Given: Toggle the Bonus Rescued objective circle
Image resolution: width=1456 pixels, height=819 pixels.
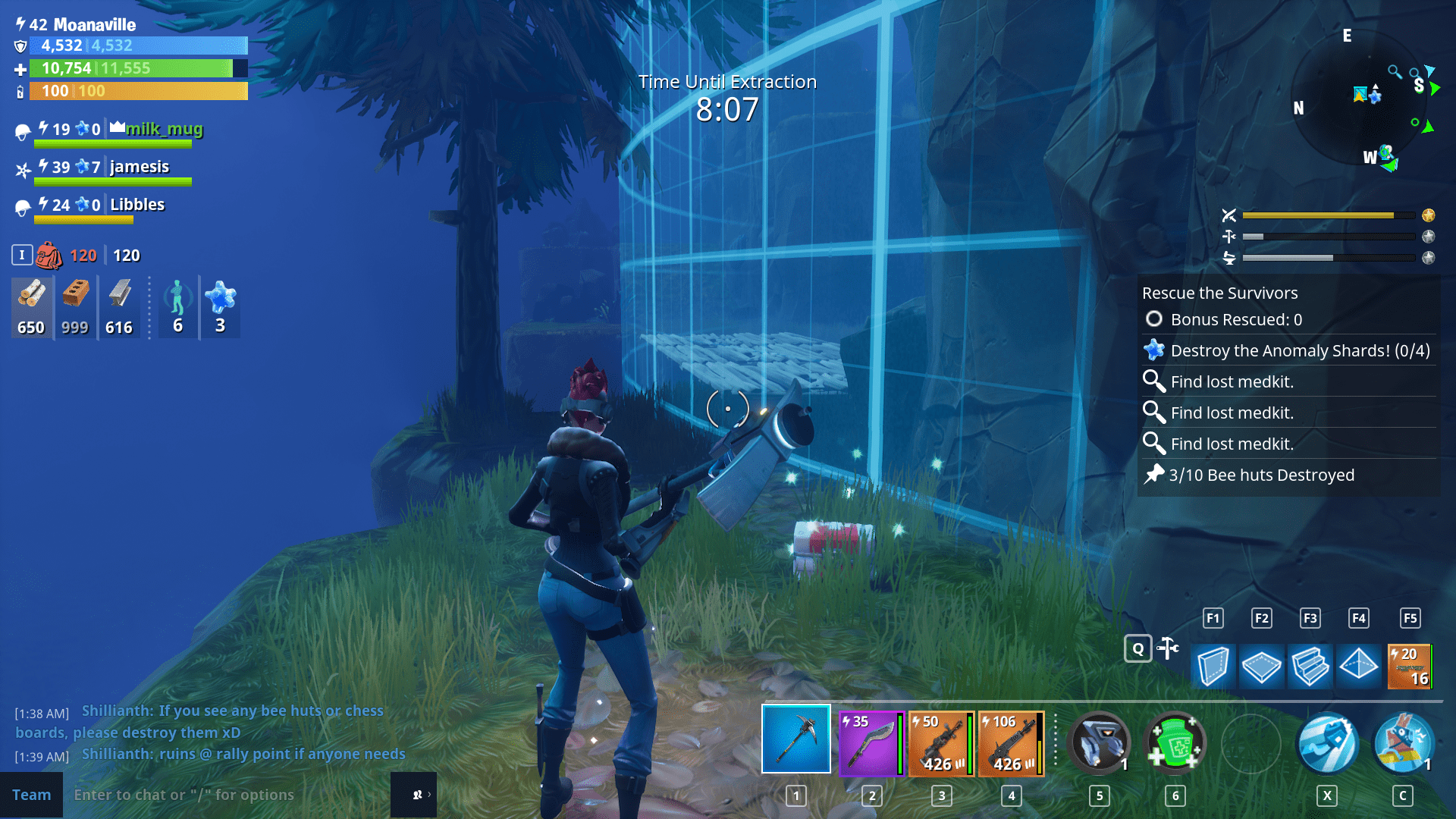Looking at the screenshot, I should (x=1153, y=319).
